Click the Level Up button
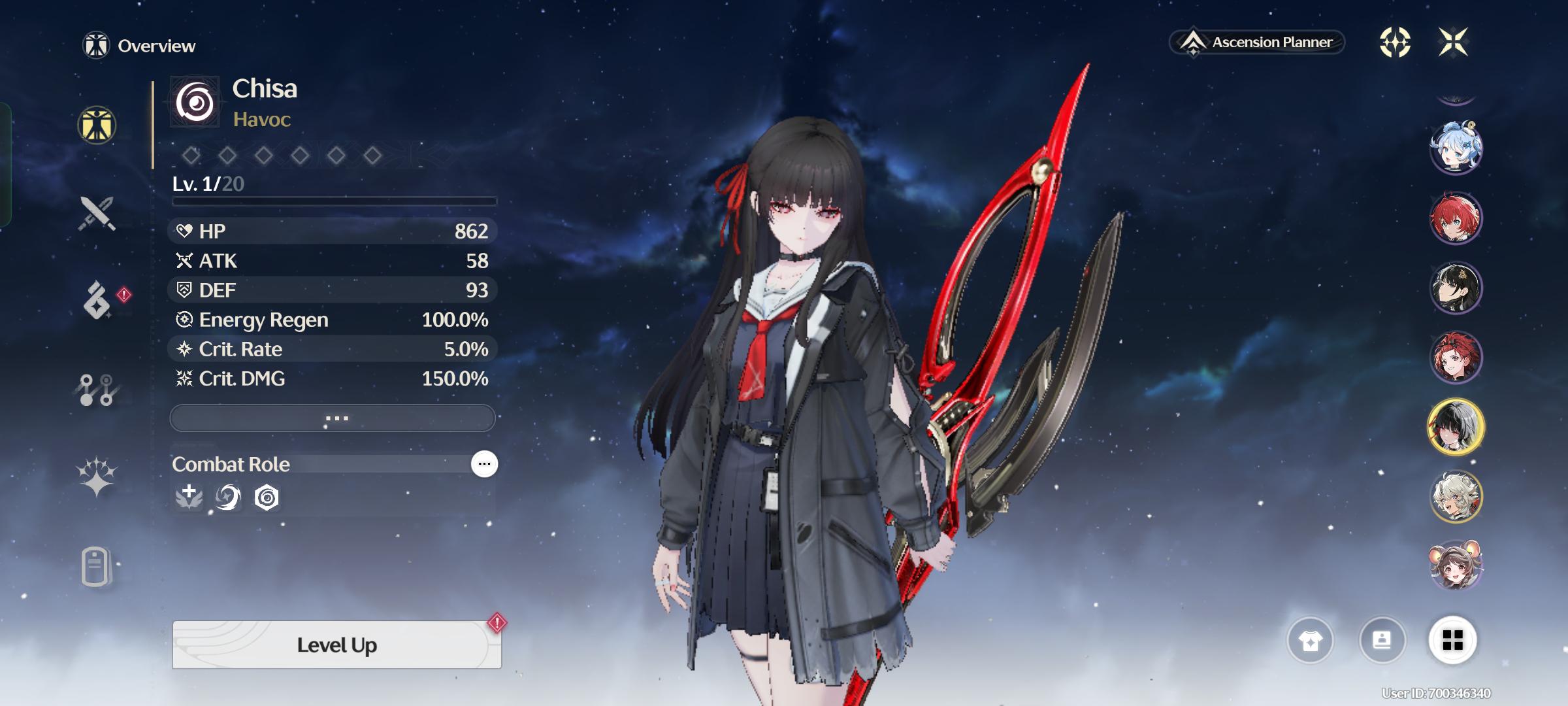1568x706 pixels. [336, 645]
